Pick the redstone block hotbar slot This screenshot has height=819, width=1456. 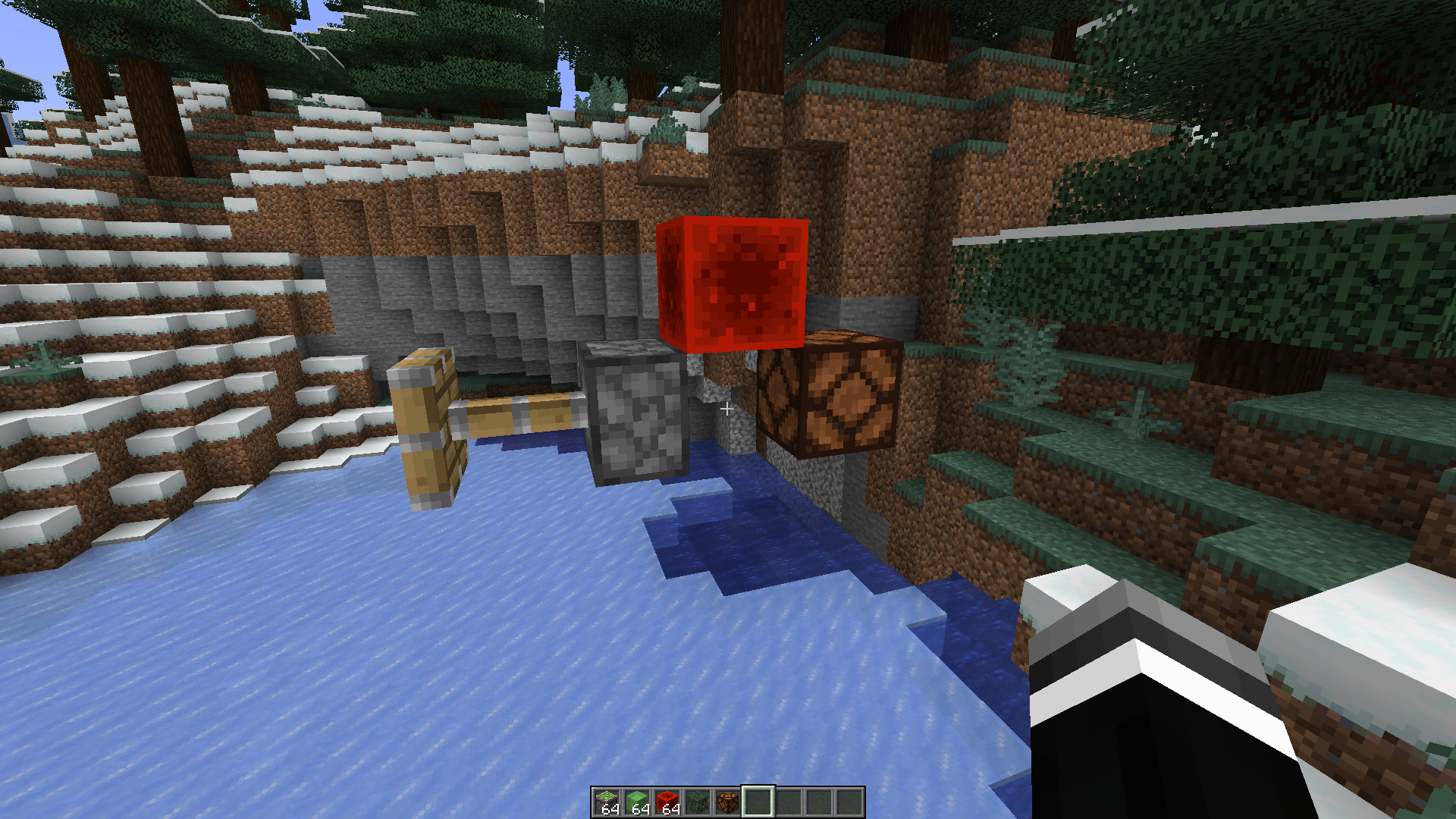point(667,802)
